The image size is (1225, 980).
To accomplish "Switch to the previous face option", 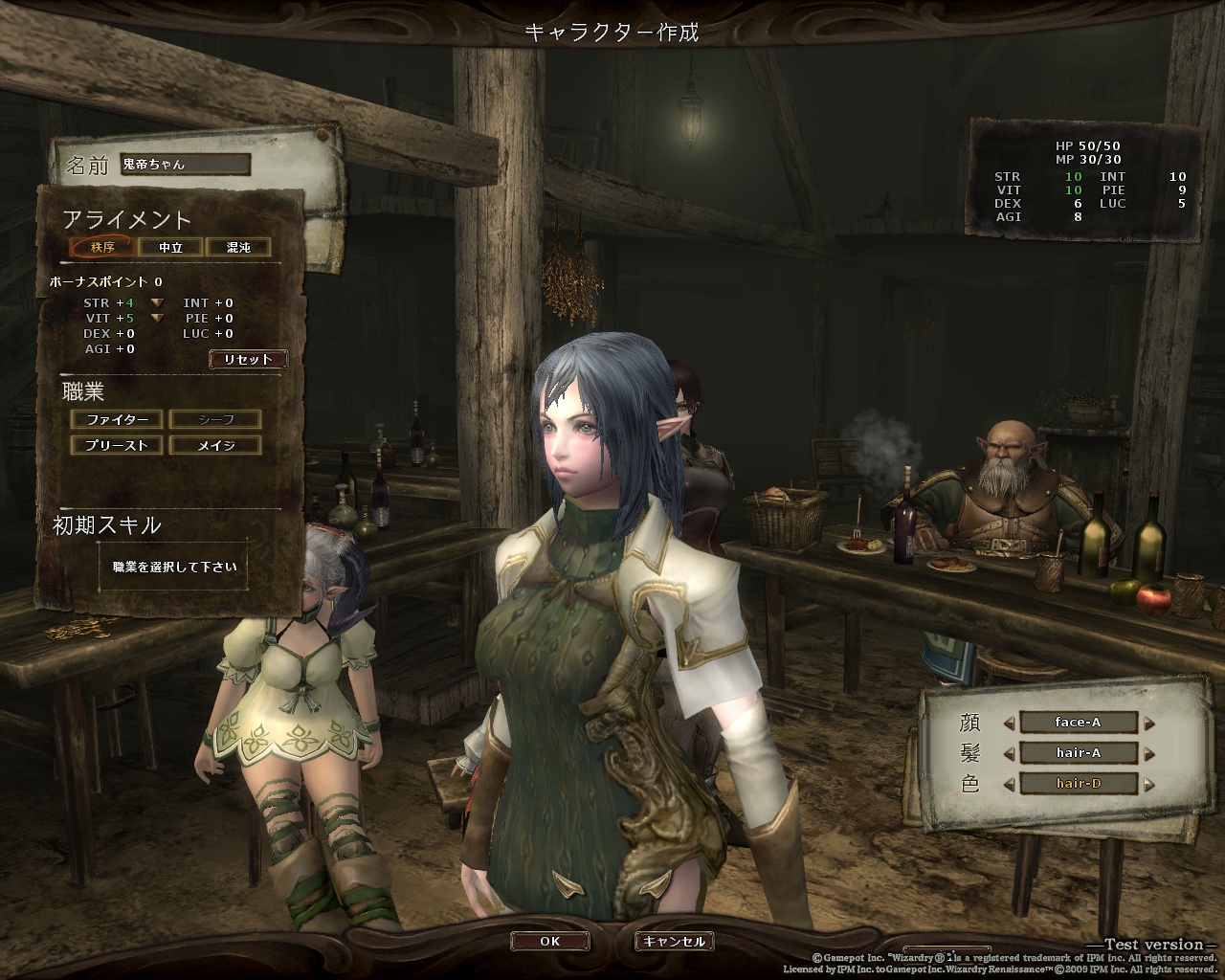I will tap(1009, 724).
